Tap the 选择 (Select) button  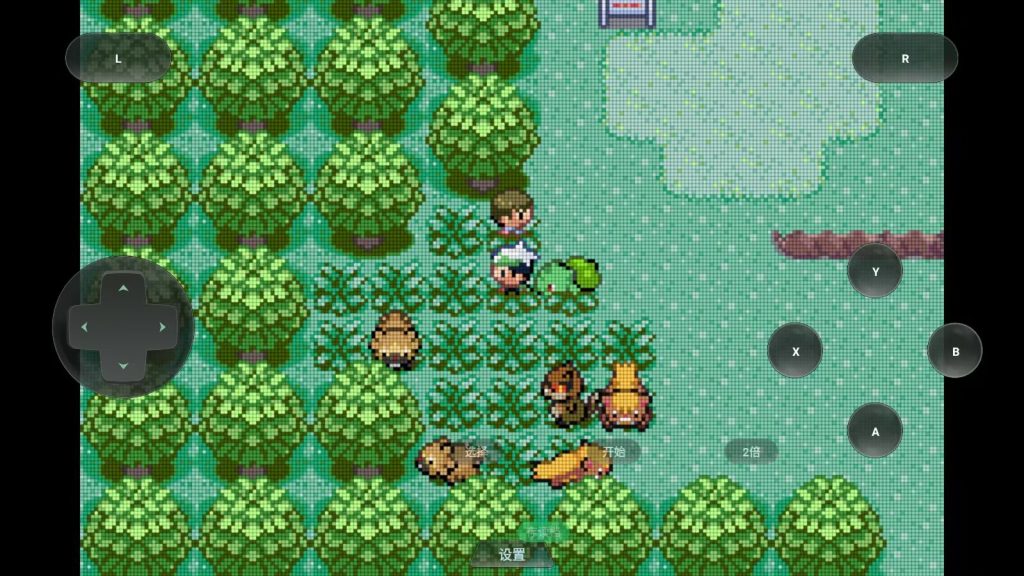pos(476,451)
